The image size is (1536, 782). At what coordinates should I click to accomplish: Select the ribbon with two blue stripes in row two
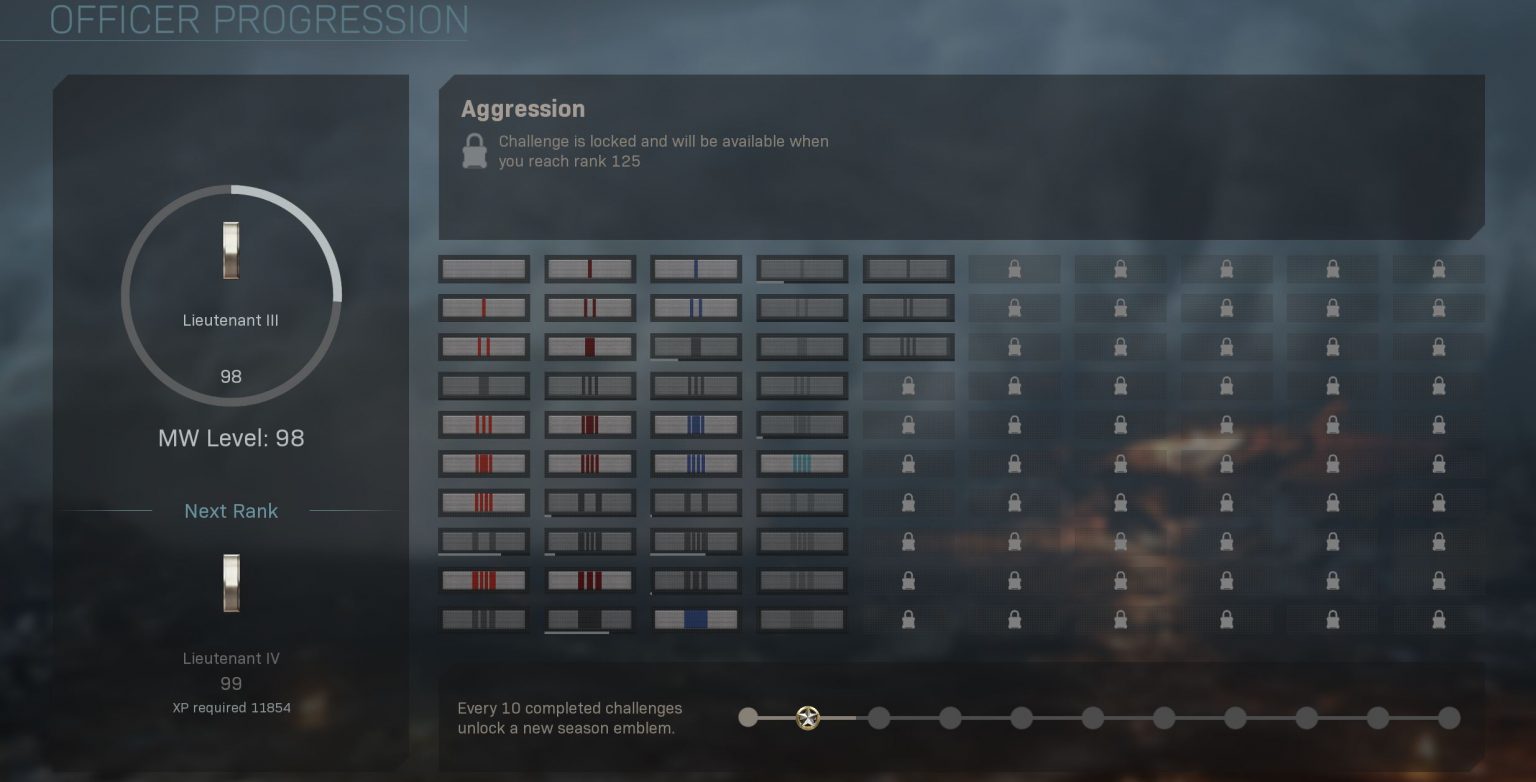point(696,307)
